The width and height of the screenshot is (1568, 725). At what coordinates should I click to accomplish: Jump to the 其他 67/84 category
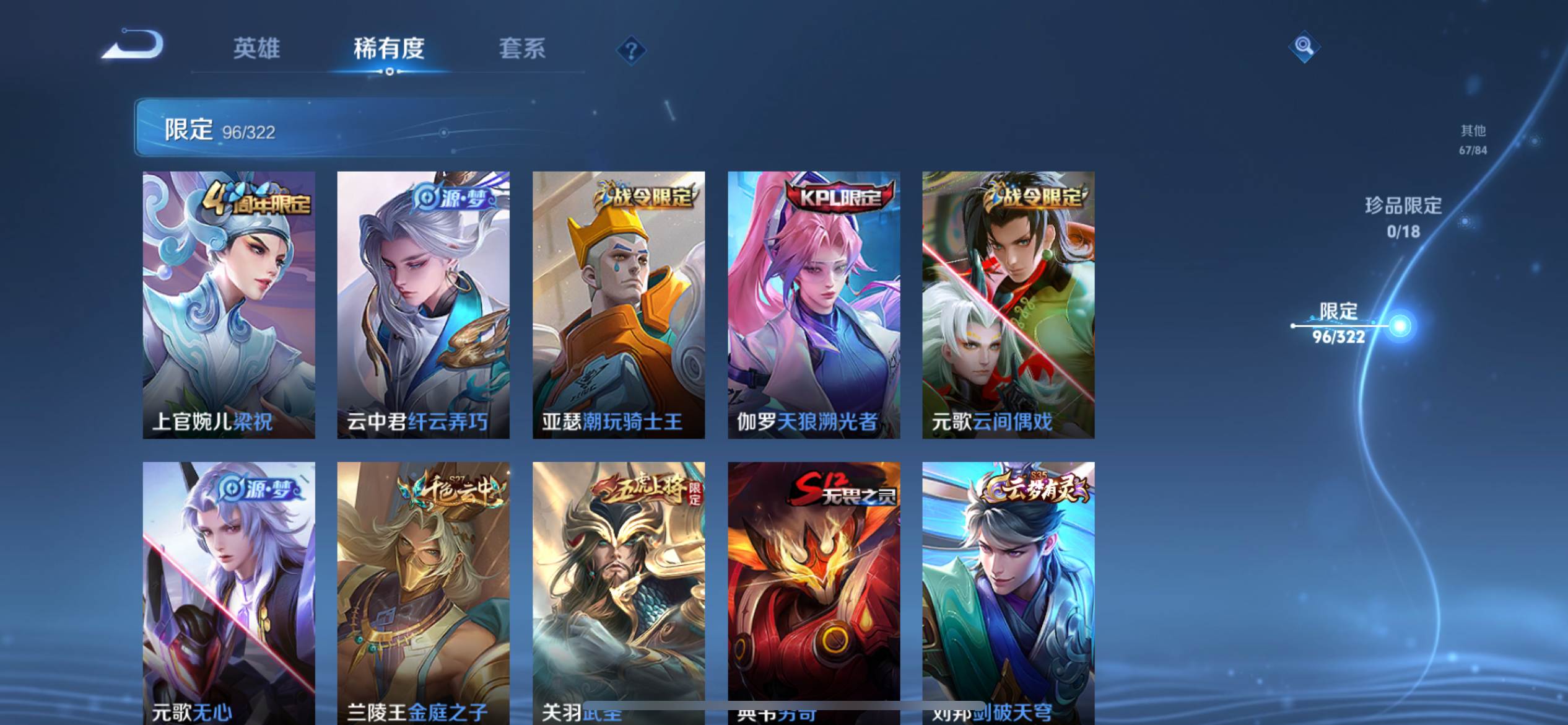click(x=1473, y=139)
